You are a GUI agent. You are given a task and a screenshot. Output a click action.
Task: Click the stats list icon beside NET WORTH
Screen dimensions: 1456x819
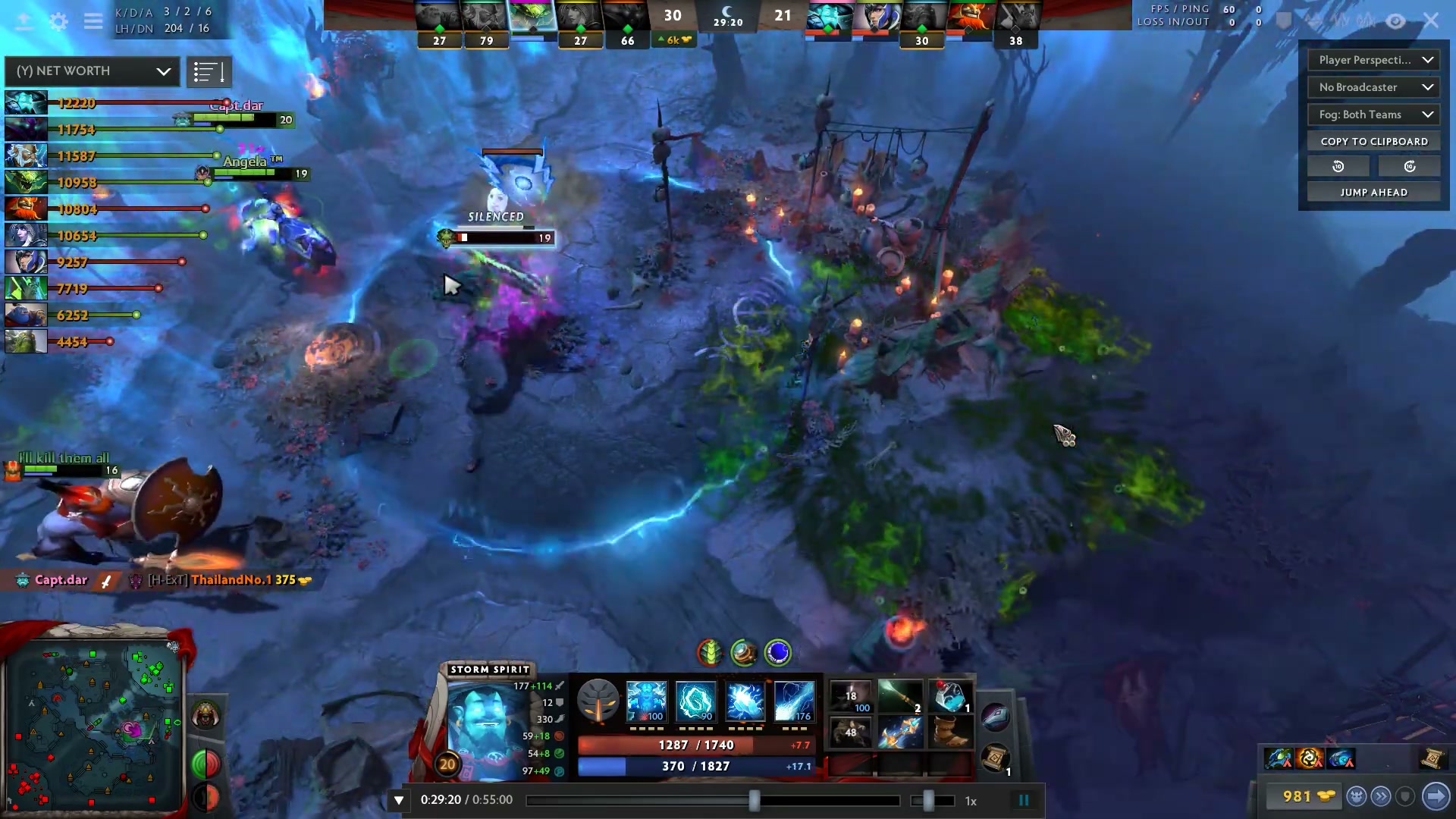[210, 71]
